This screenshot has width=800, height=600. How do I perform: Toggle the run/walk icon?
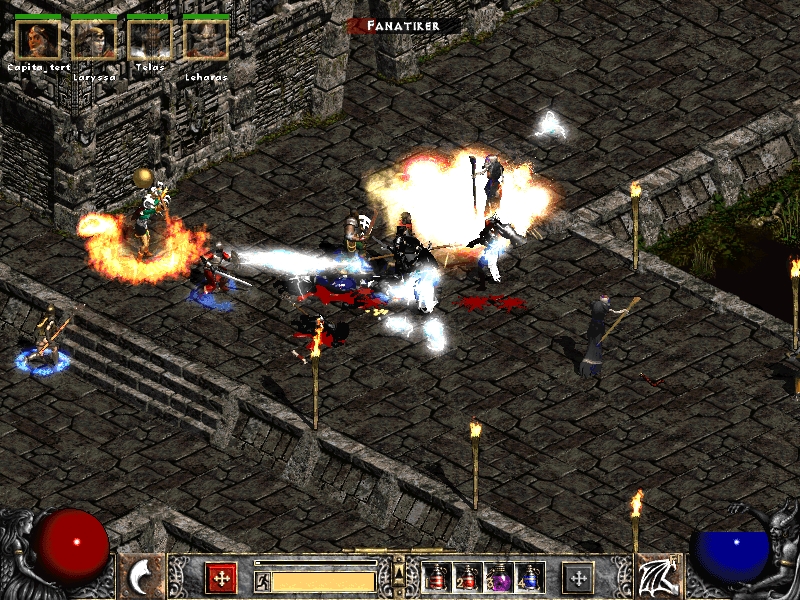[x=263, y=580]
